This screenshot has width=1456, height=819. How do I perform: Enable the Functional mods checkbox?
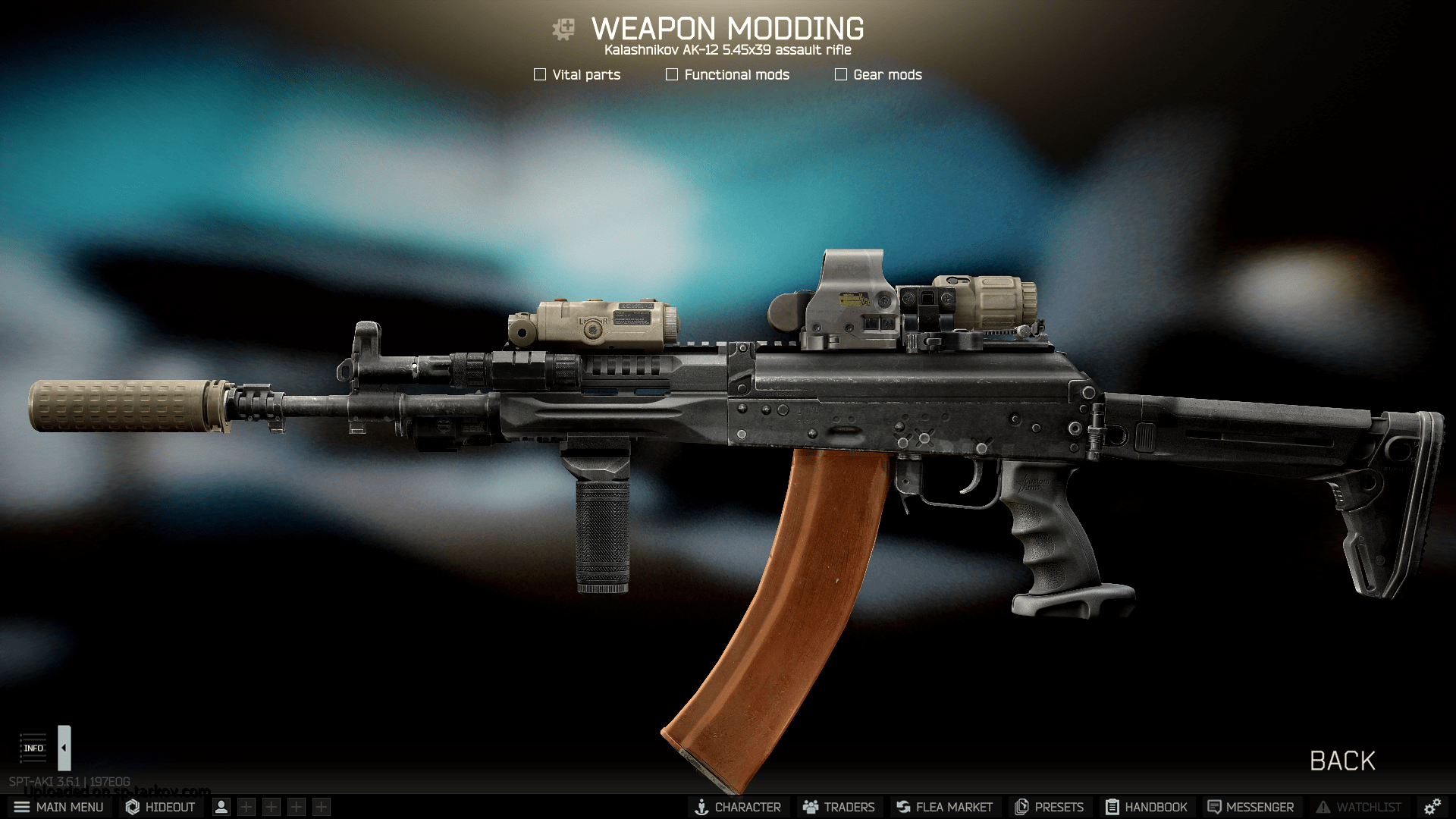click(672, 74)
